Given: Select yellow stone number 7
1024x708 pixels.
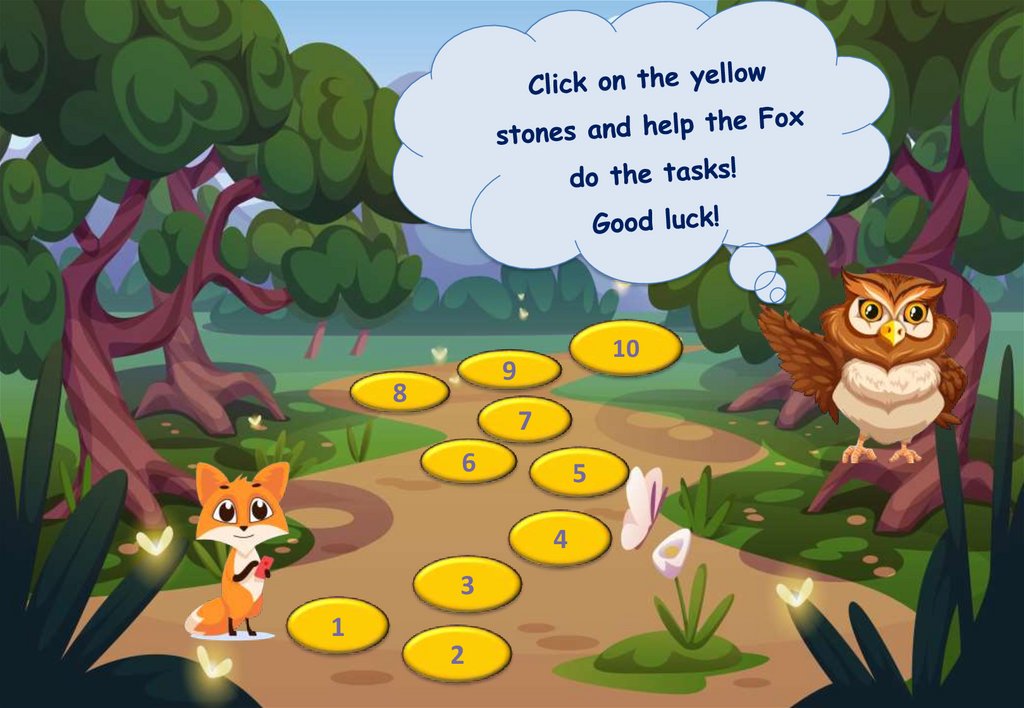Looking at the screenshot, I should click(x=524, y=420).
